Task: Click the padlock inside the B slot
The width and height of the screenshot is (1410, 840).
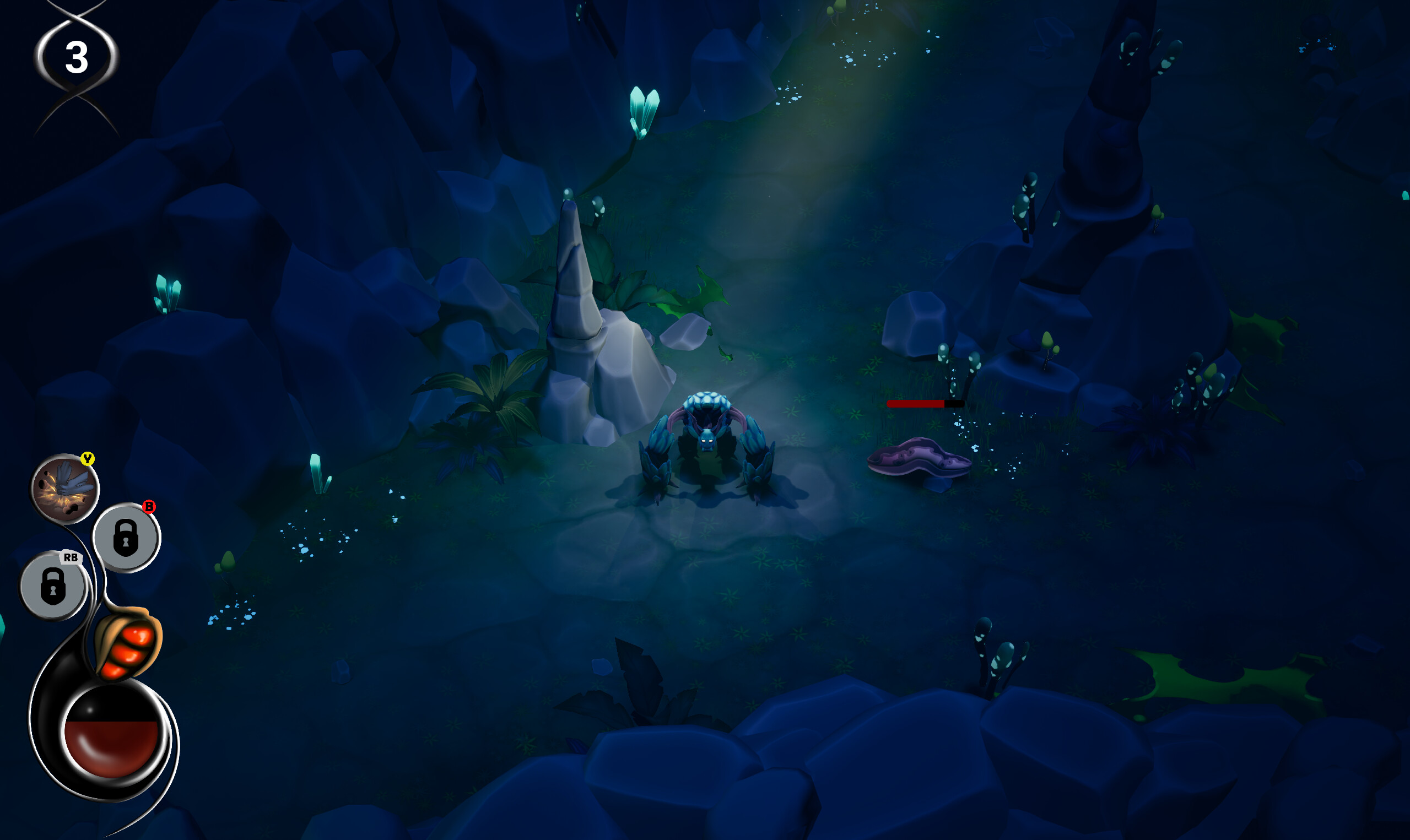Action: pos(126,539)
